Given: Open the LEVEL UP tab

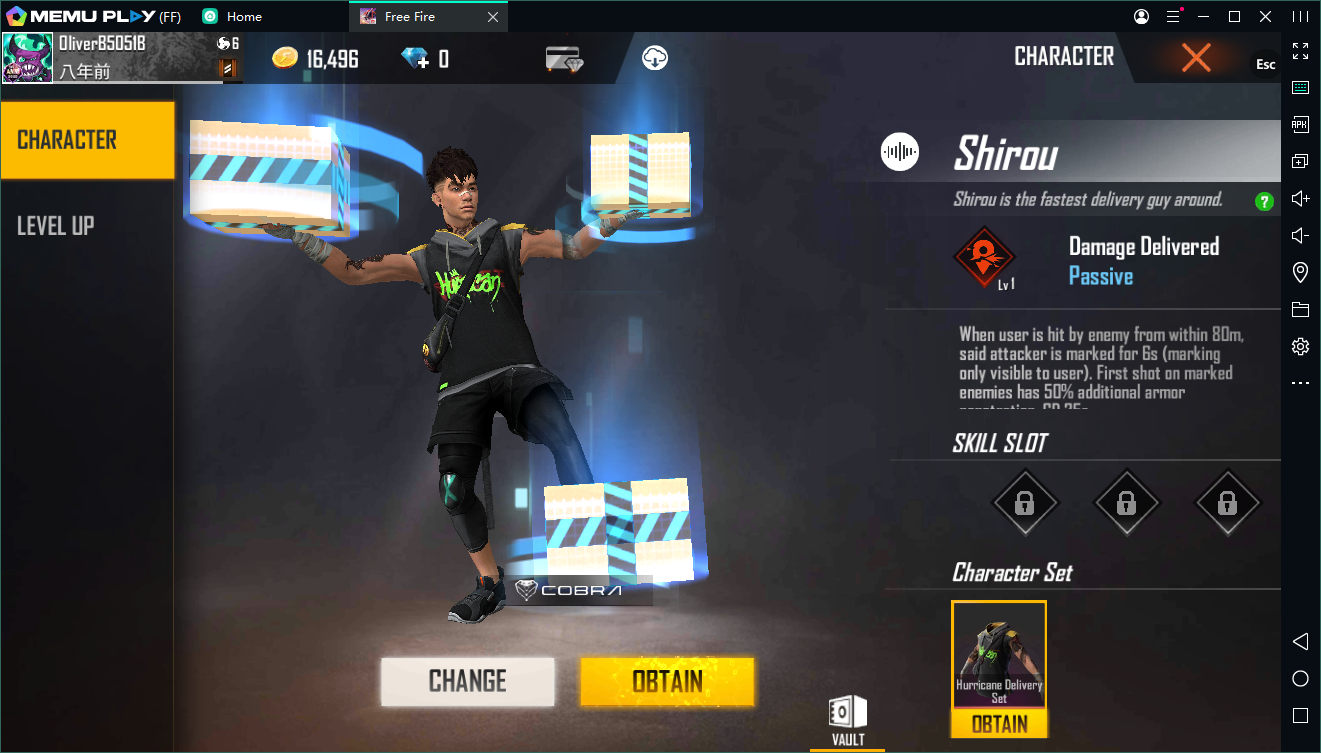Looking at the screenshot, I should pyautogui.click(x=56, y=226).
